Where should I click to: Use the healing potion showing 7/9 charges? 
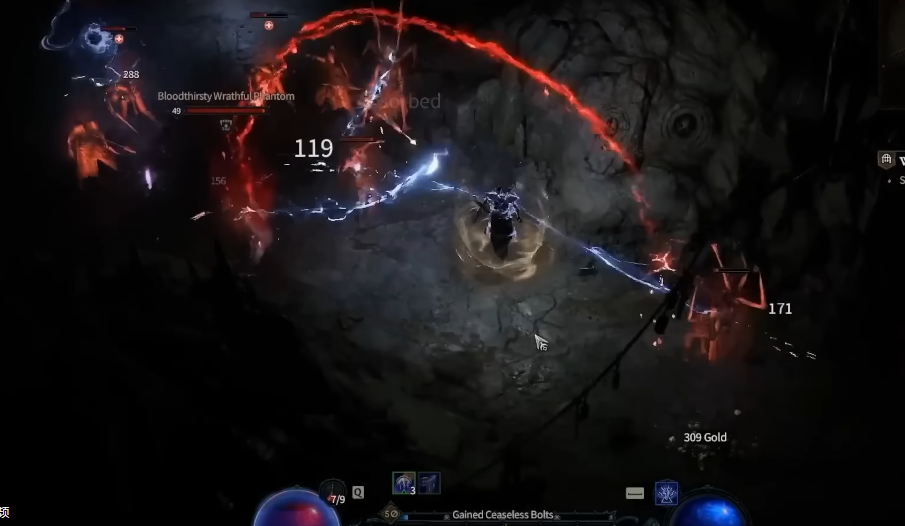(x=334, y=492)
